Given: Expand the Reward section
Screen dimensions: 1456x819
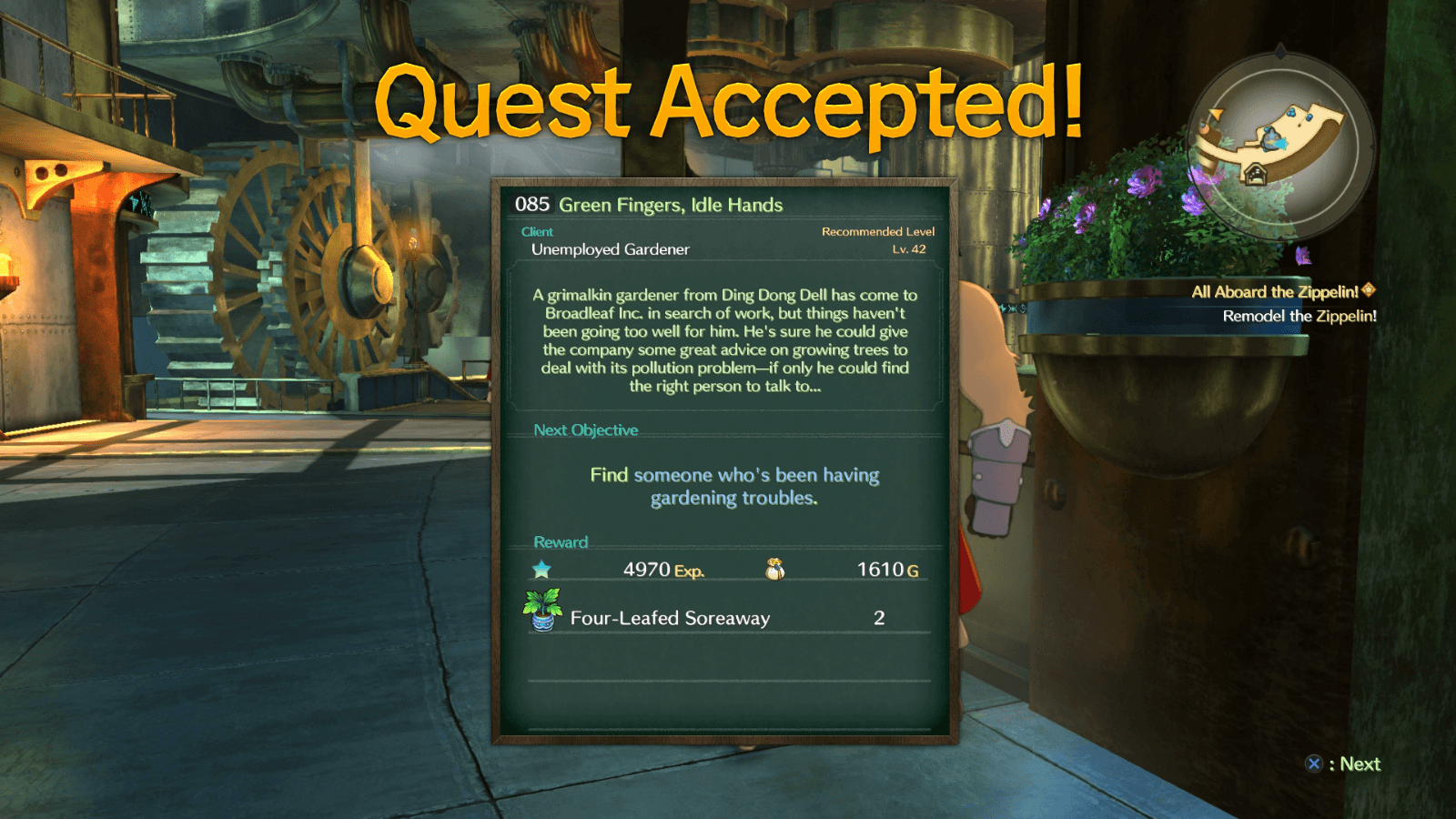Looking at the screenshot, I should tap(562, 541).
